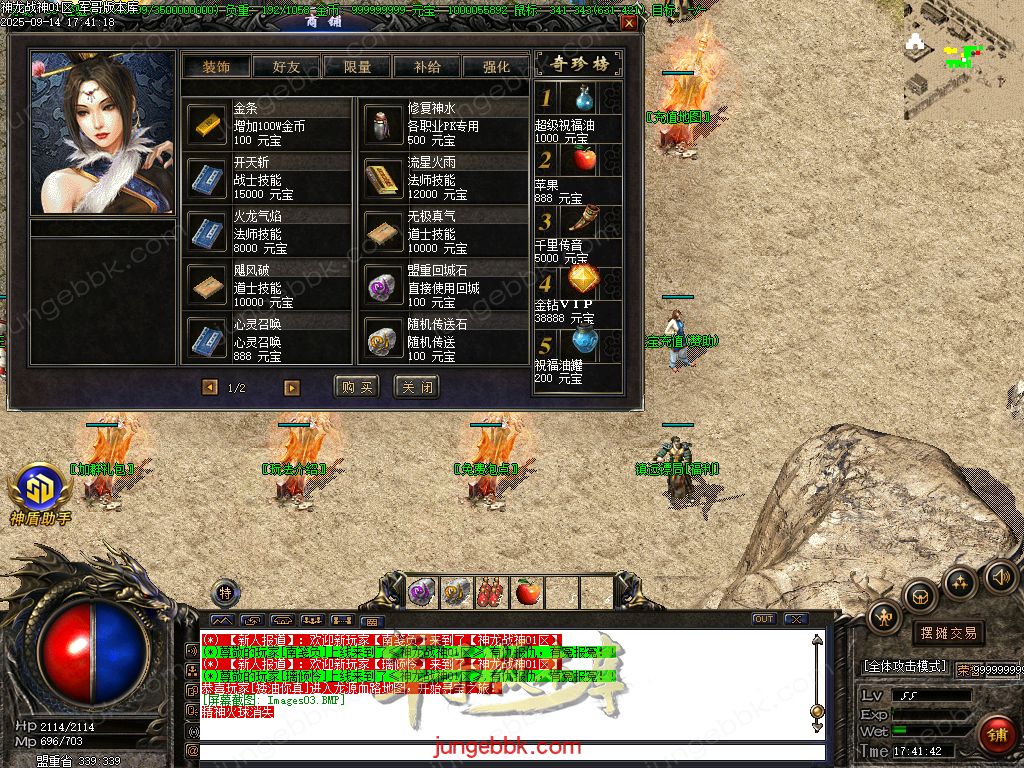Viewport: 1024px width, 768px height.
Task: Show the 强化 shop tab
Action: pos(496,67)
